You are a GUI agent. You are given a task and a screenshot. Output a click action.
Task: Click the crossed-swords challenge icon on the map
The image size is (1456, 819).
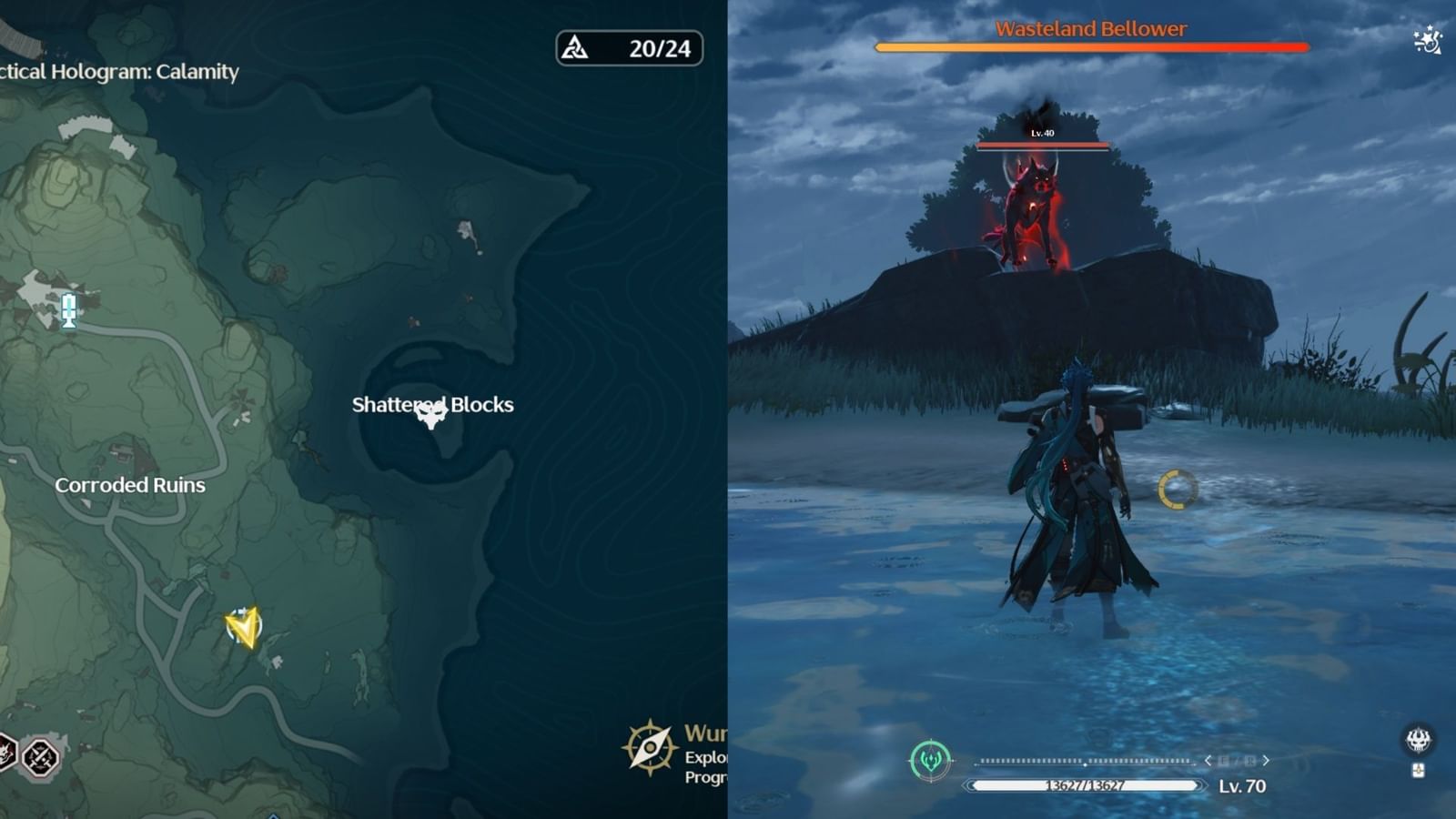[x=40, y=755]
